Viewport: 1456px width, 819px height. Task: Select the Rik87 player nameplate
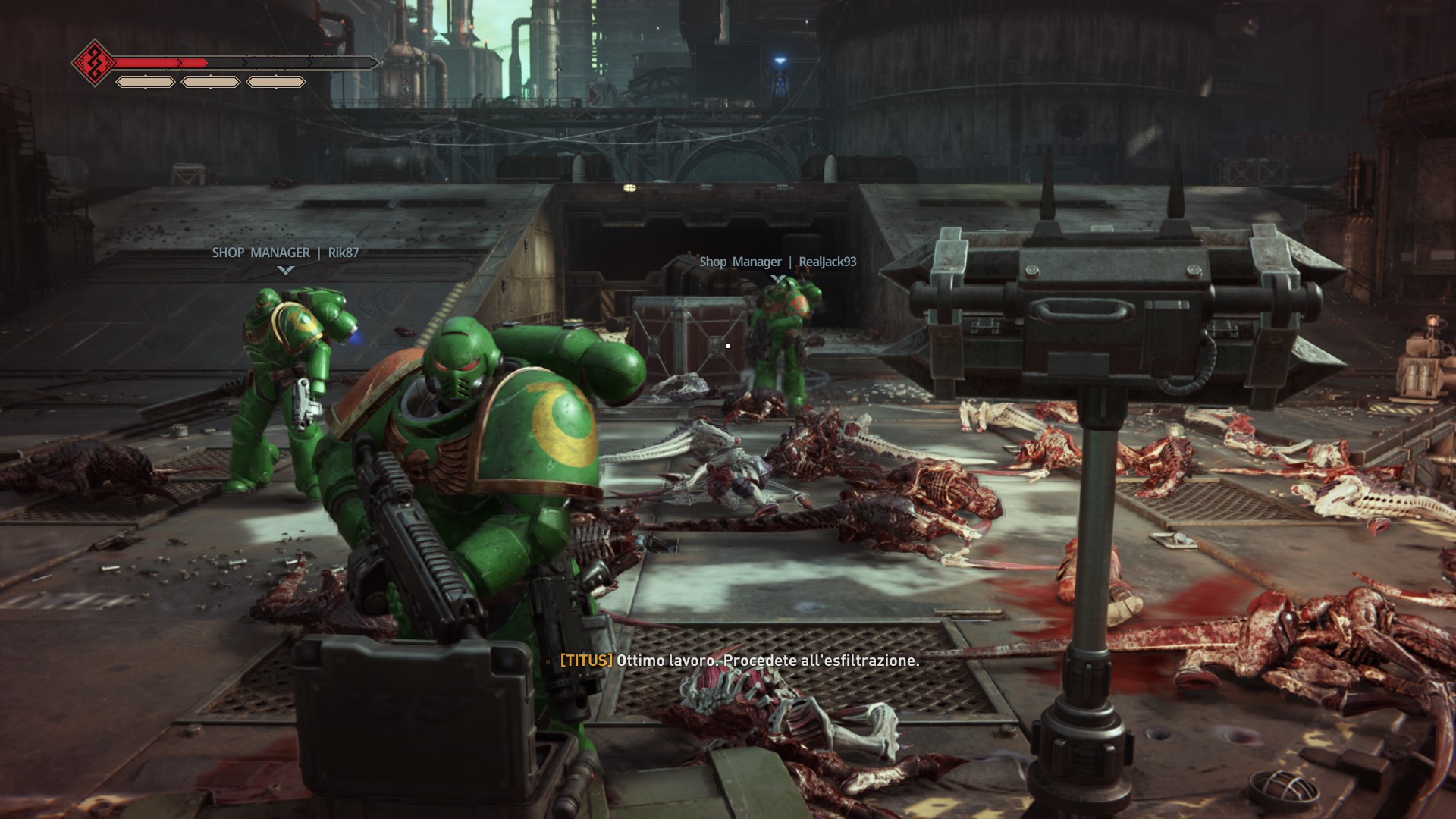tap(285, 253)
